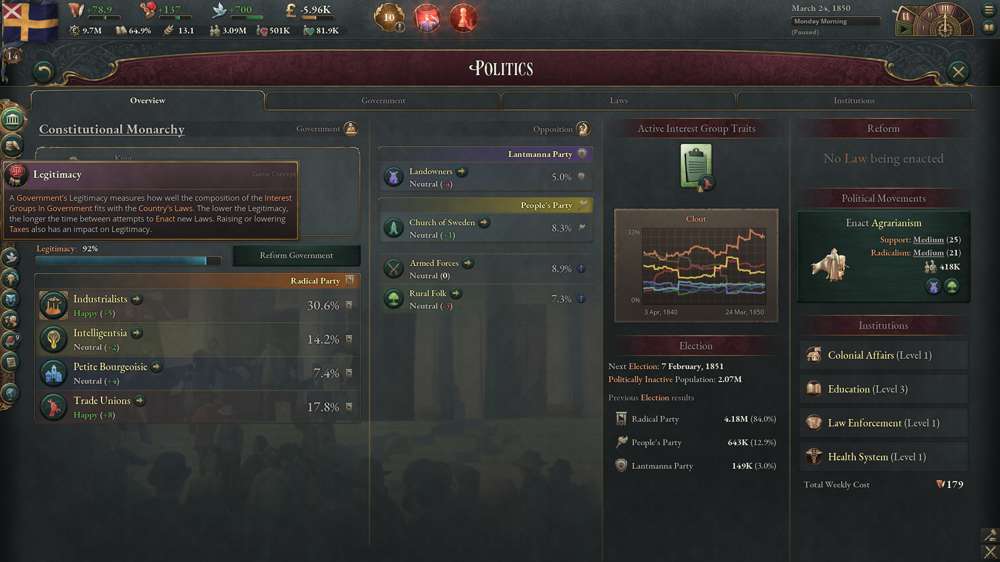Switch to the Government tab
Viewport: 1000px width, 562px height.
383,101
